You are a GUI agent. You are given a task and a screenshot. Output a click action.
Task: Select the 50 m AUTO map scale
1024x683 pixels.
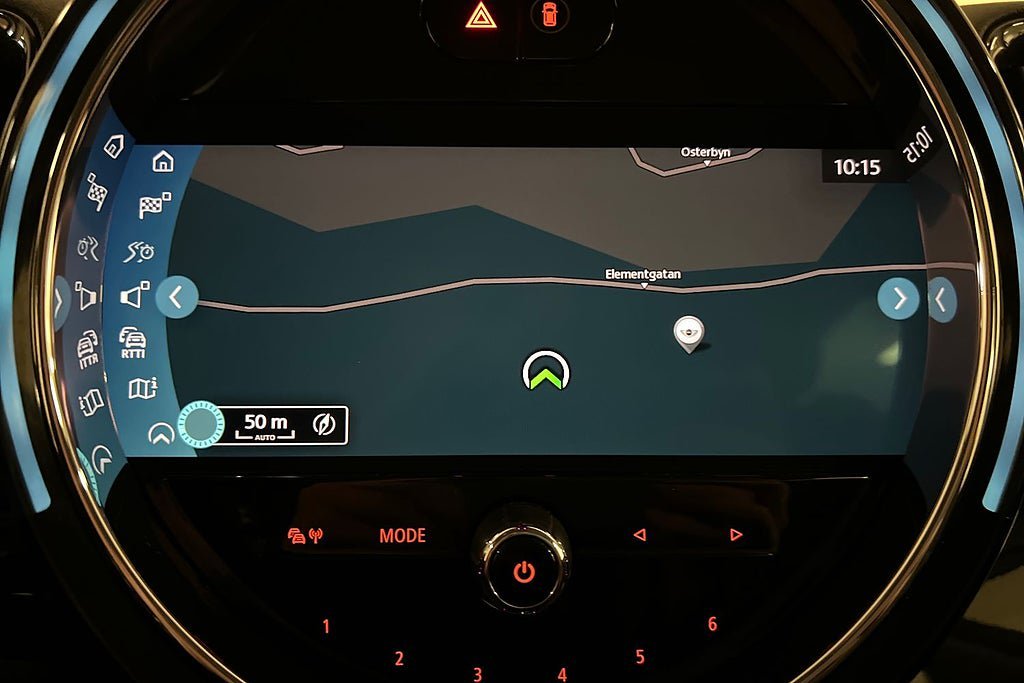tap(266, 425)
